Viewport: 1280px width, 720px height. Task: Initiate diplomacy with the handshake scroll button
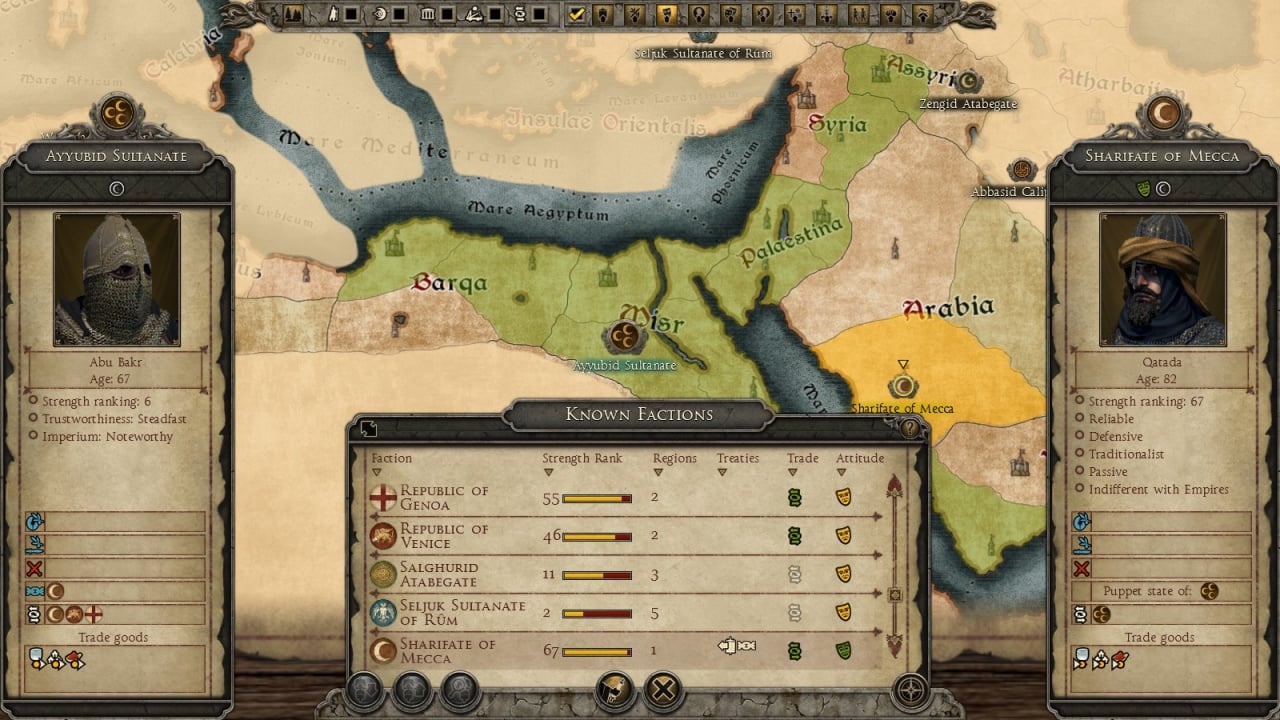click(615, 689)
